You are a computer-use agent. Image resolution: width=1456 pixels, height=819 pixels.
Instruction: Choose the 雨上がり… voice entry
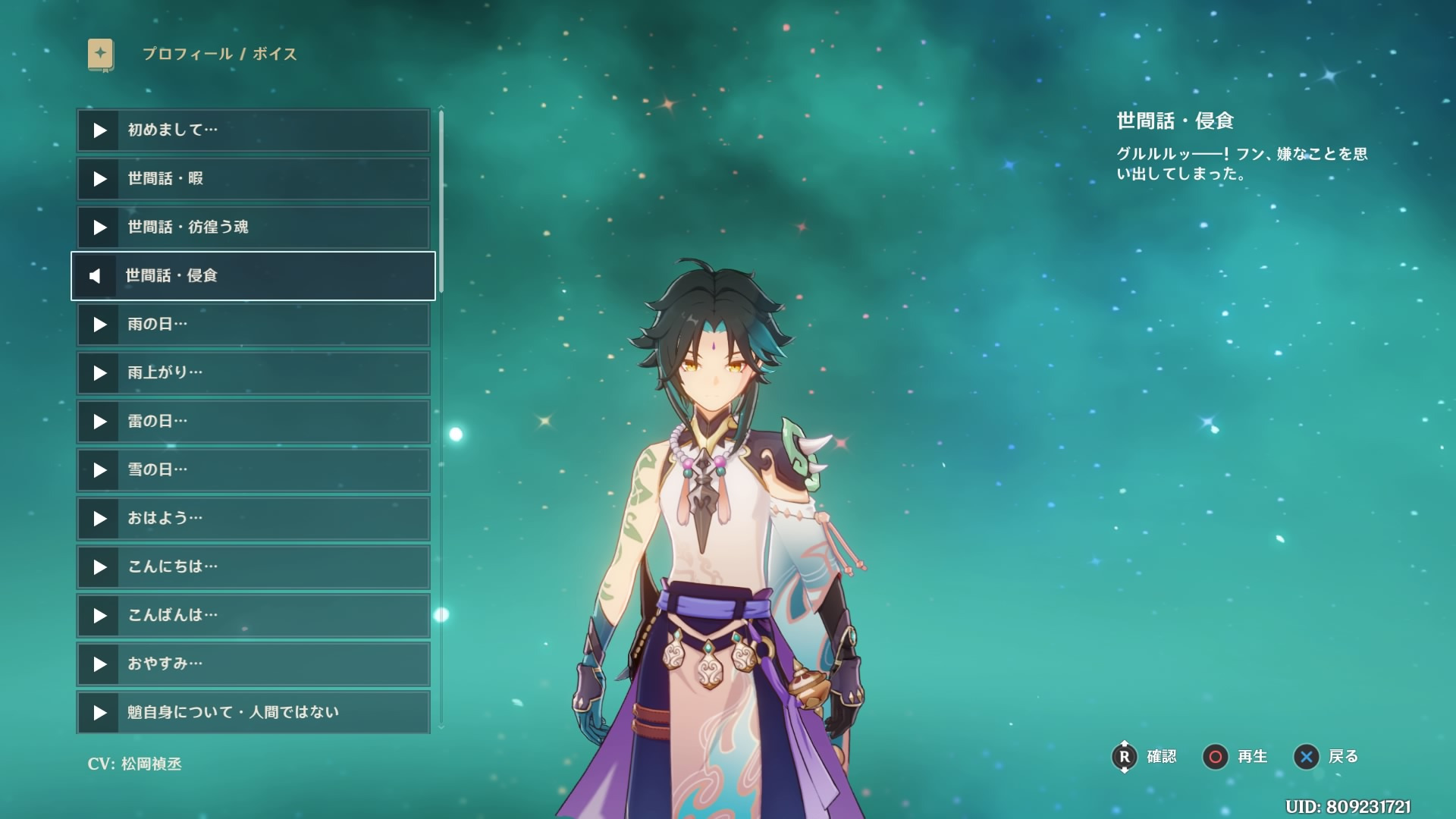click(253, 373)
